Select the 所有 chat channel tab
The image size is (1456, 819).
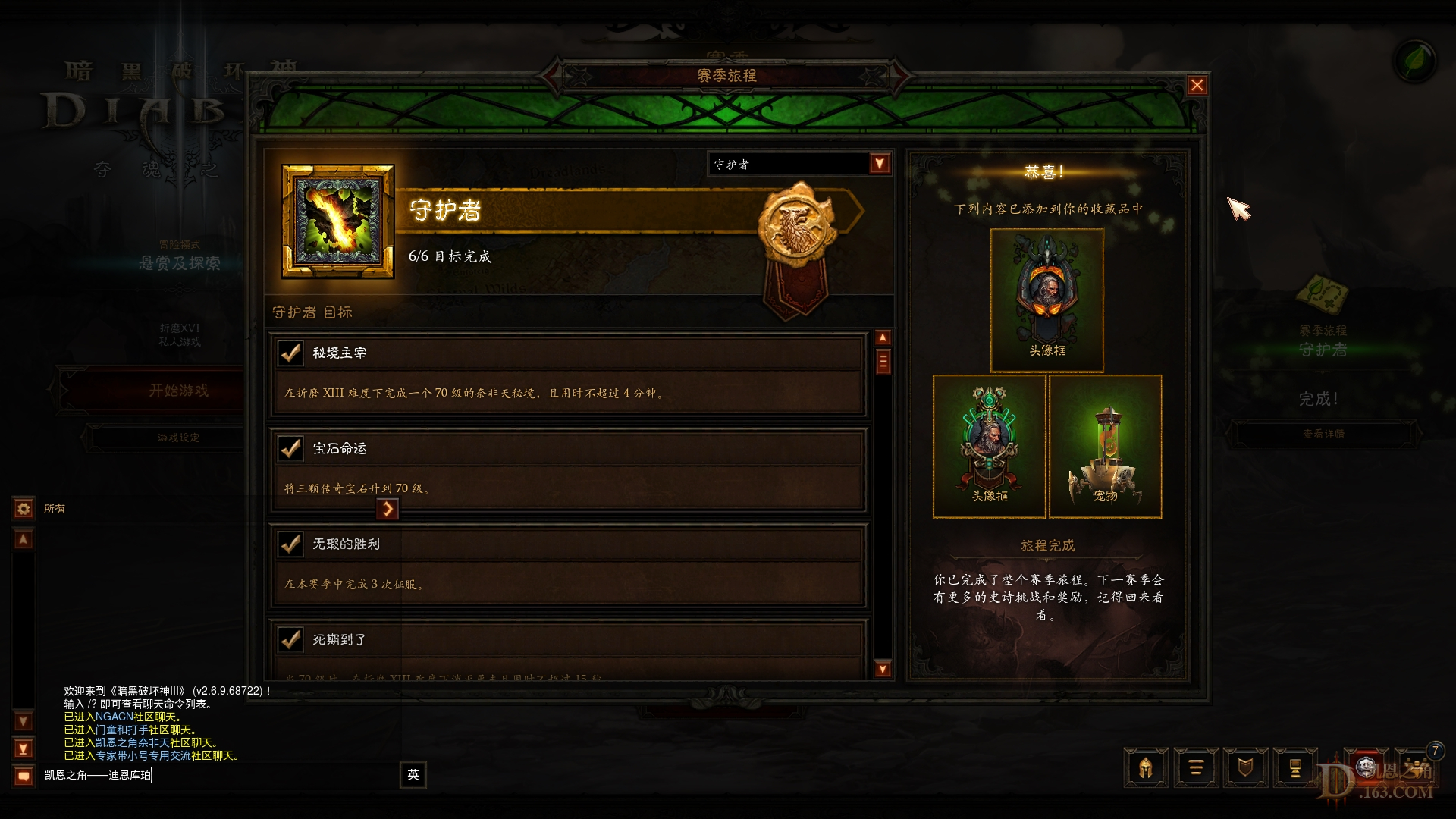click(55, 509)
